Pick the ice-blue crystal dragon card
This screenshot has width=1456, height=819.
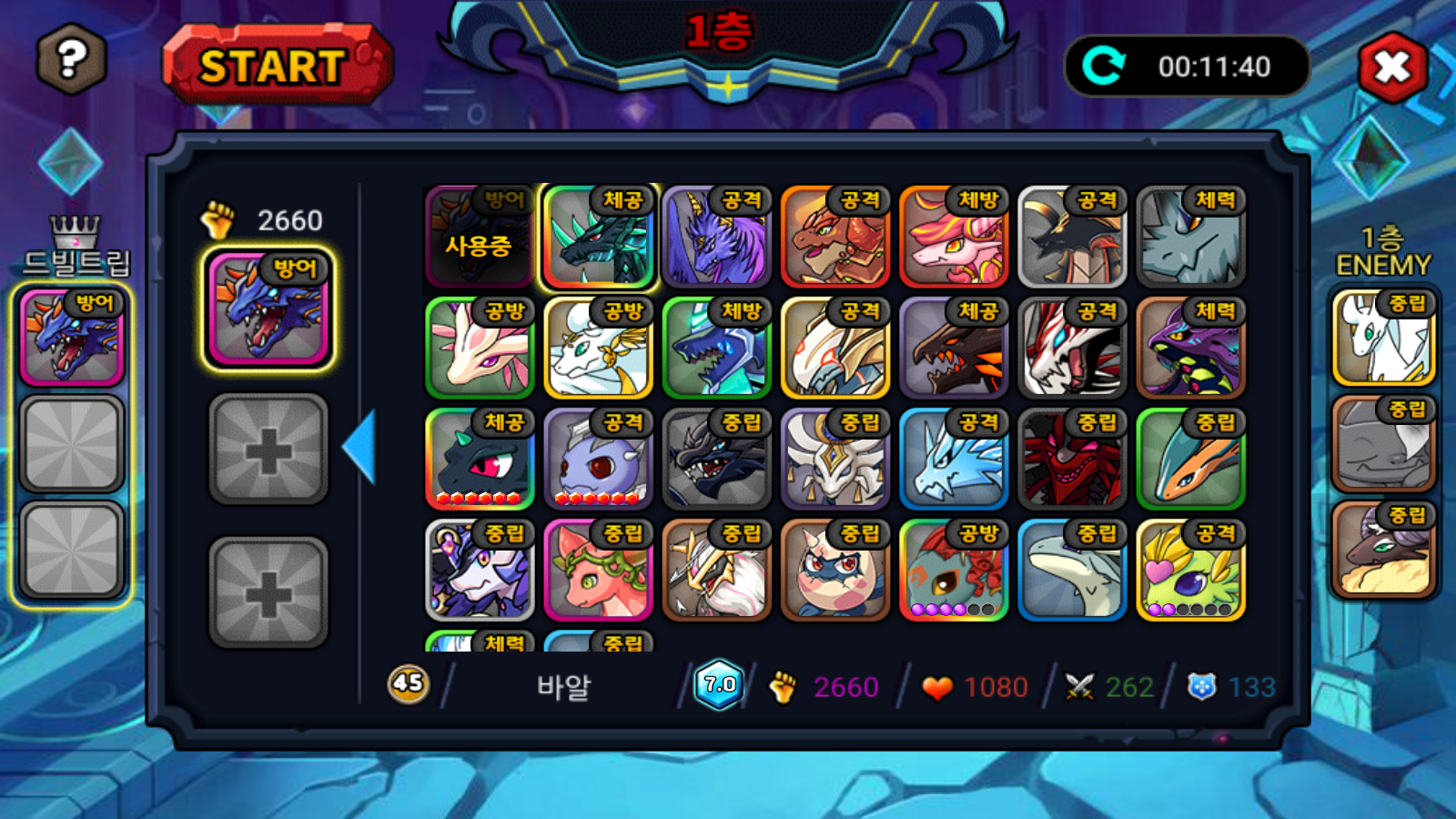tap(953, 460)
